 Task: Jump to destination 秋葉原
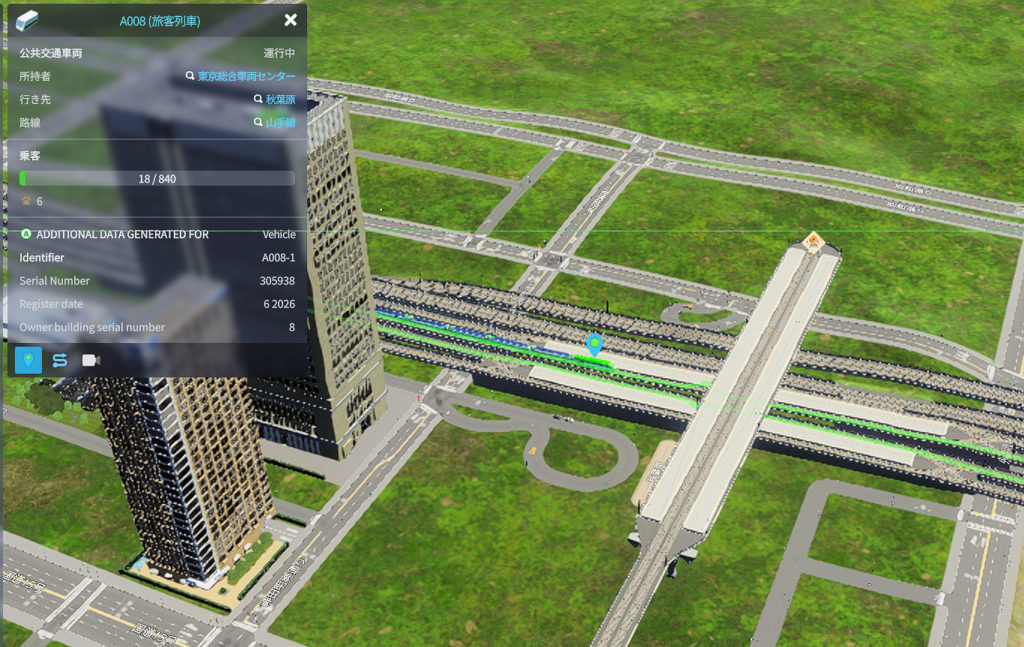click(x=279, y=100)
